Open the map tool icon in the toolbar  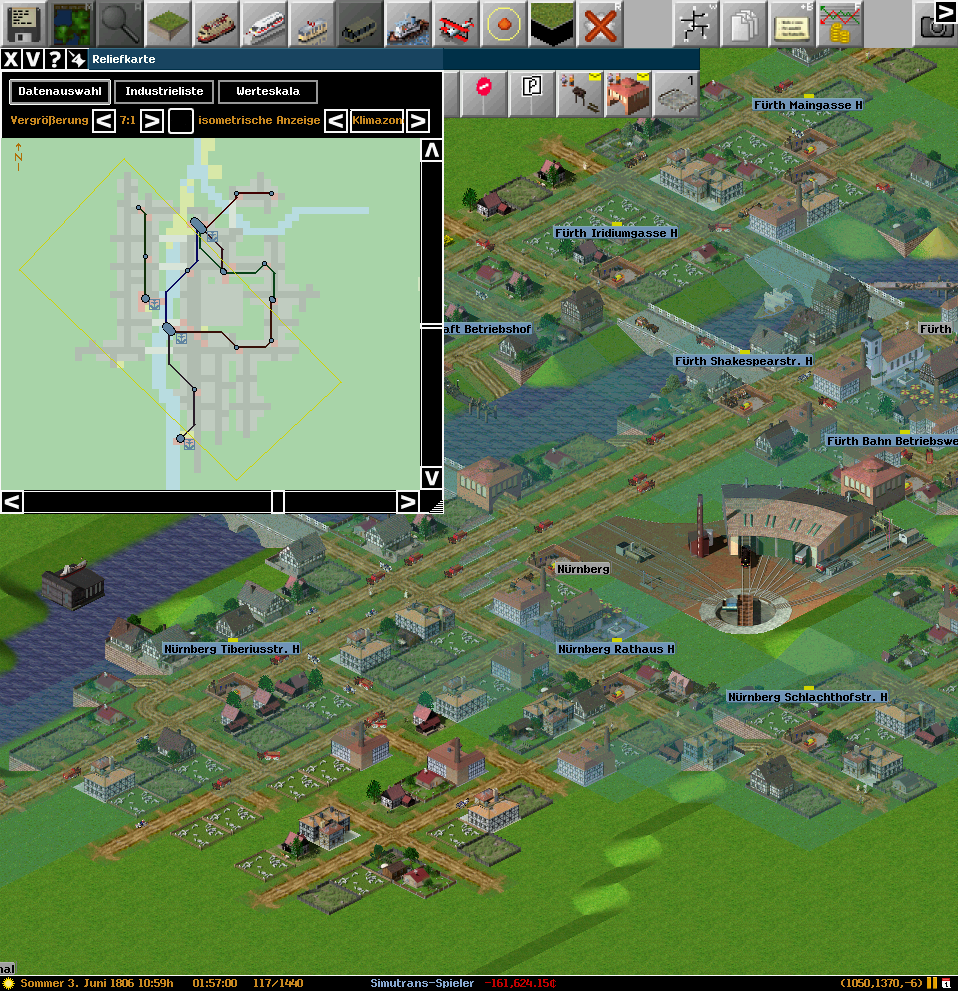(71, 22)
